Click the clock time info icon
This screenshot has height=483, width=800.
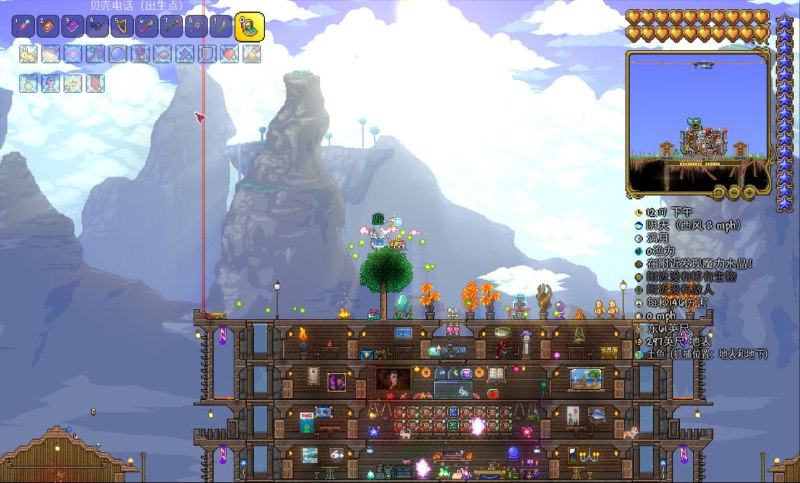point(638,213)
